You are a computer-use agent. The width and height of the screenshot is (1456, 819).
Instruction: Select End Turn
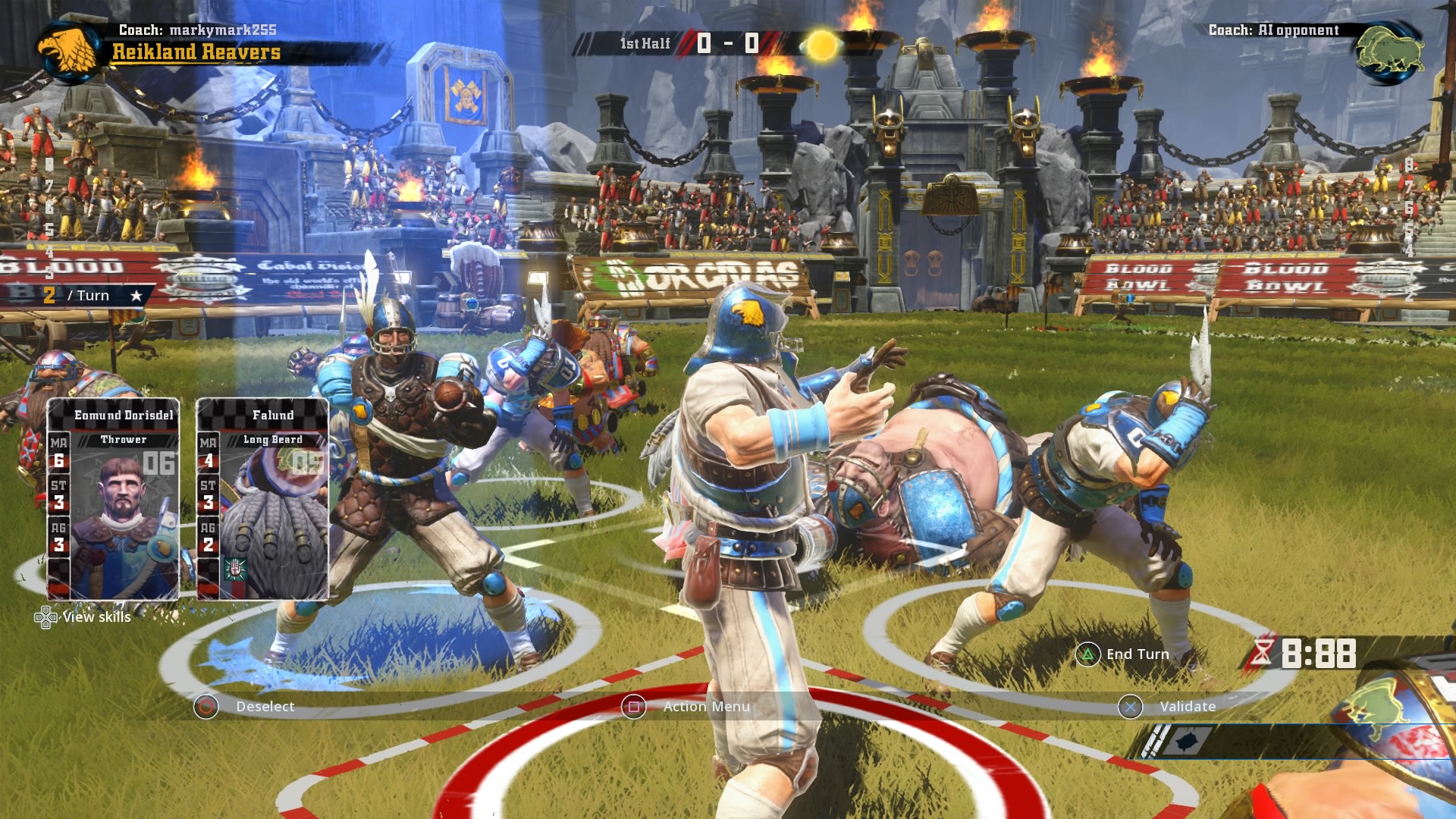click(x=1136, y=653)
